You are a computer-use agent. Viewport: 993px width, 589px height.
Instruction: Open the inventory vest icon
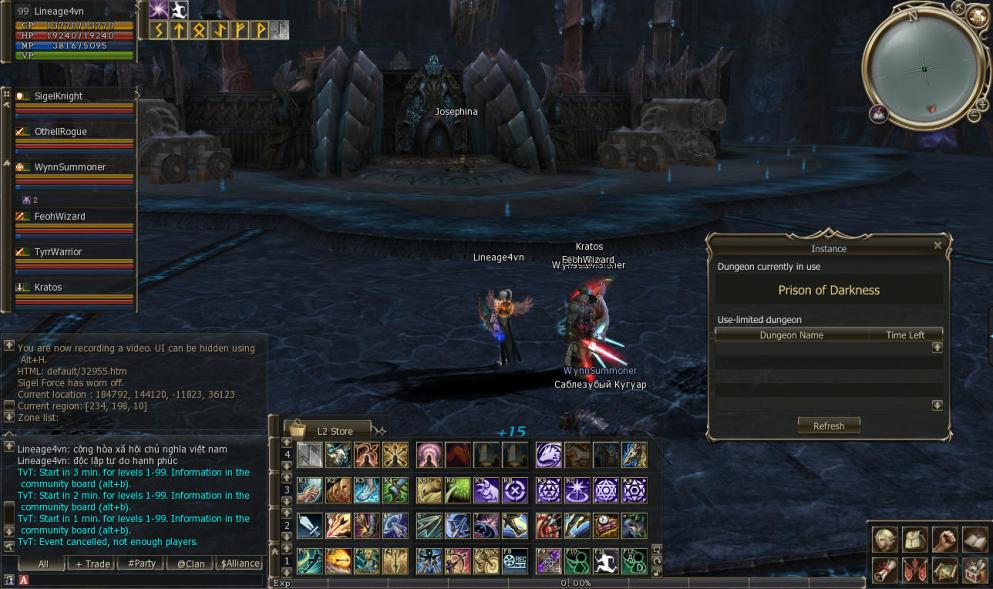click(914, 539)
